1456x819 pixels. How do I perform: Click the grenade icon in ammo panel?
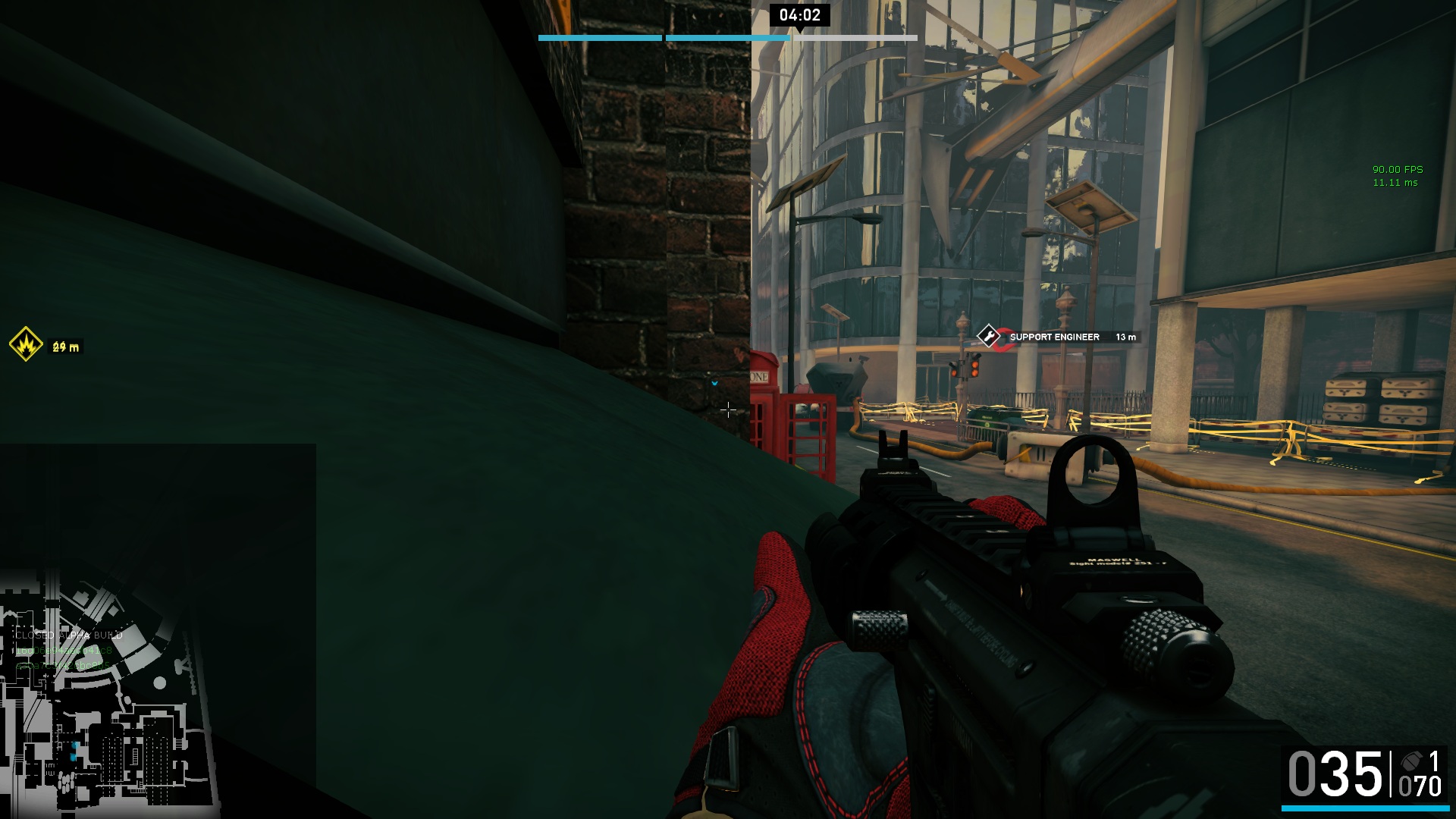pyautogui.click(x=1412, y=761)
